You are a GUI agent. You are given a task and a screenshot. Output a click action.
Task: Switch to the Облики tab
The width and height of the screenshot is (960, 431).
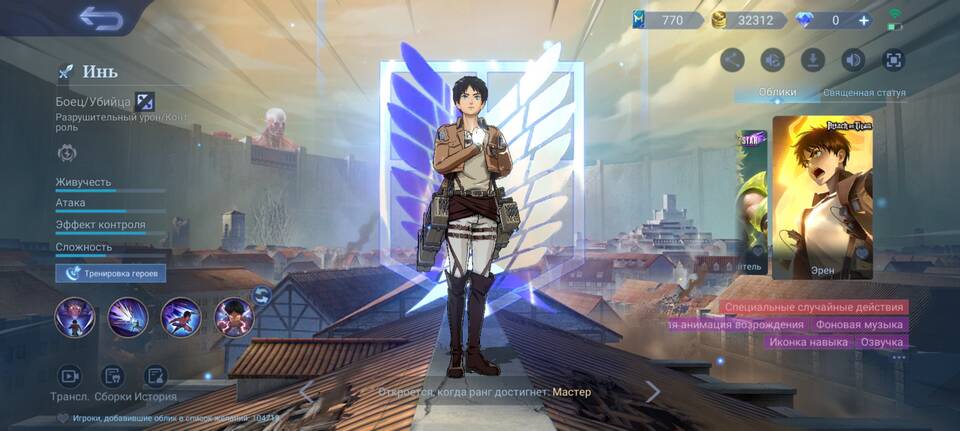777,93
